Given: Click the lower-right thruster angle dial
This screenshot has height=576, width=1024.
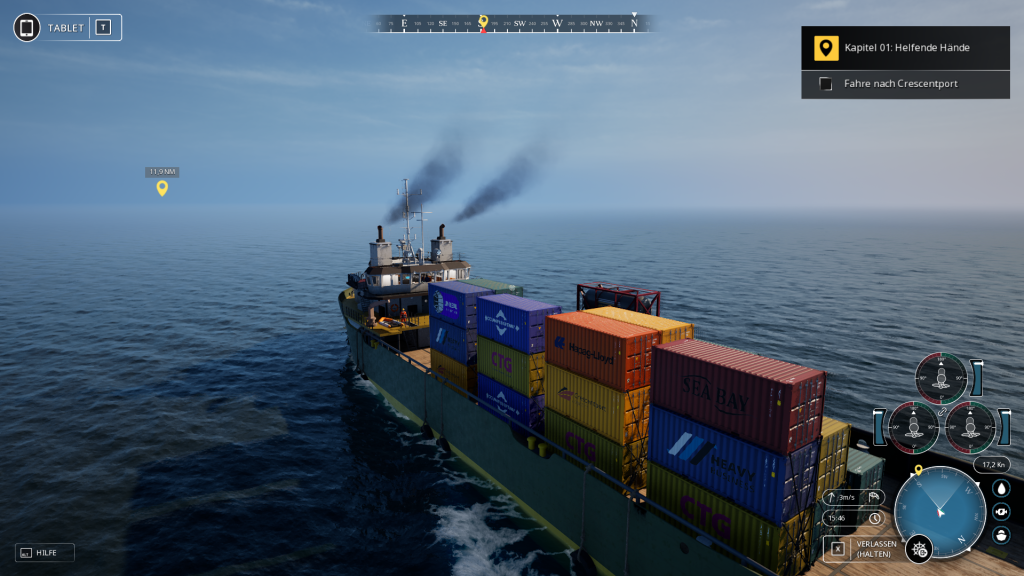Looking at the screenshot, I should pos(969,426).
